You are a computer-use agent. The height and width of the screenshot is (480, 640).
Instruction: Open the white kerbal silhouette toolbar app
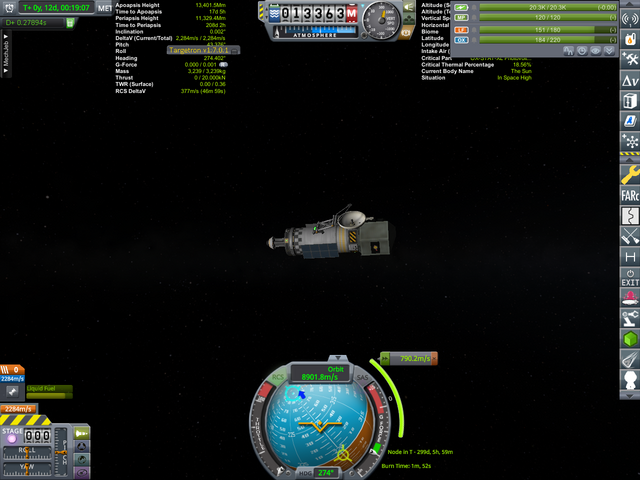(630, 381)
